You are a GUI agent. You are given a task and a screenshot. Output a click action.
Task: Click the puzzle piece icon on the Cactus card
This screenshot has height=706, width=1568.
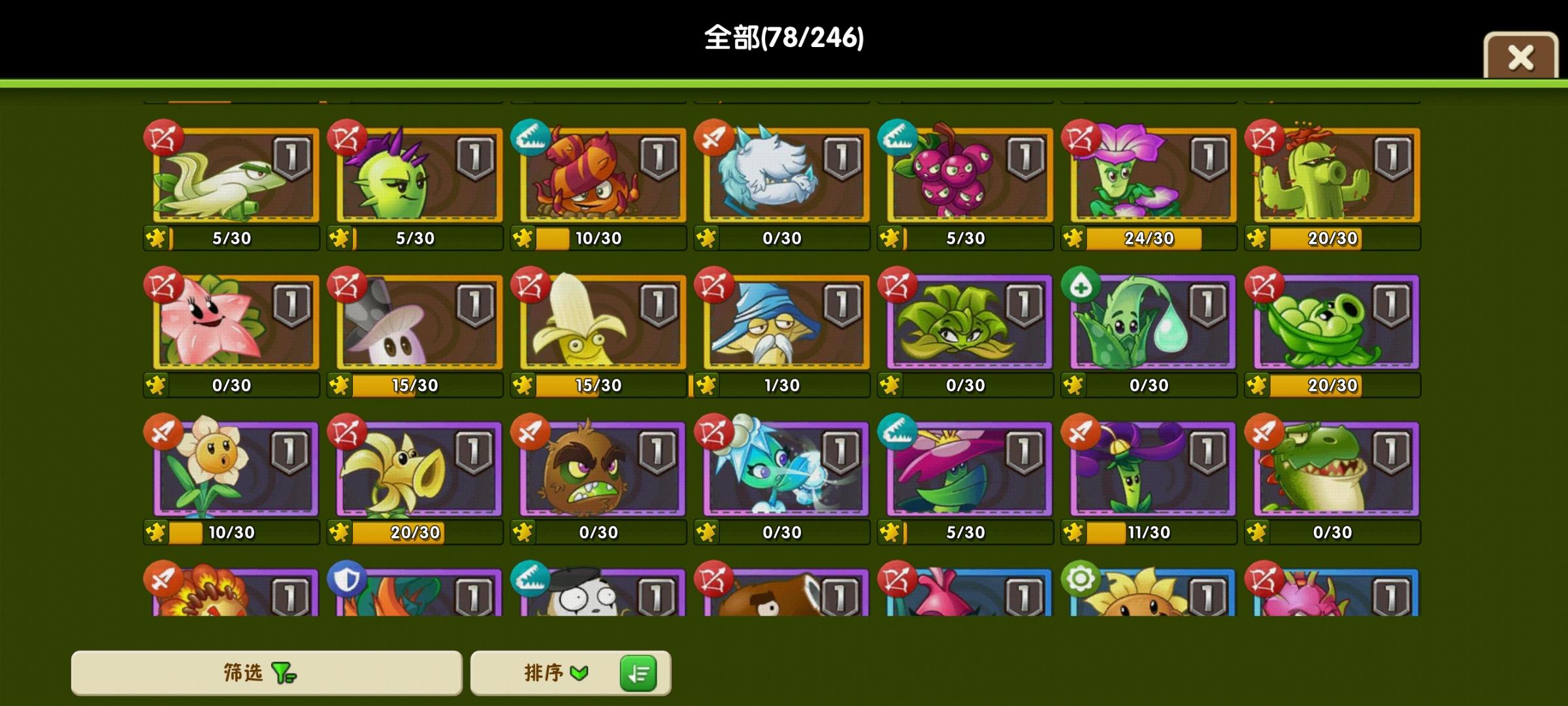[1256, 238]
